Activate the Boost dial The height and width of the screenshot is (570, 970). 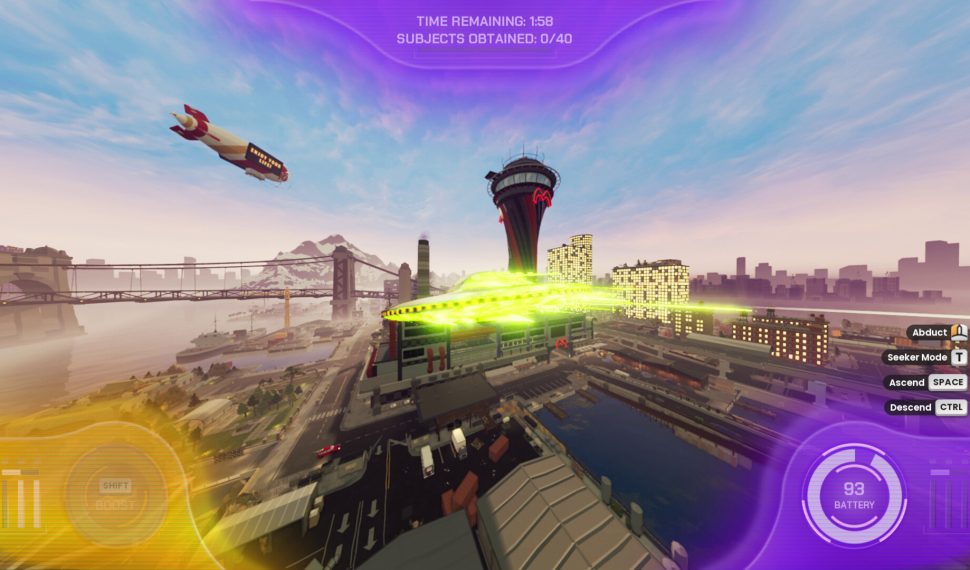116,495
